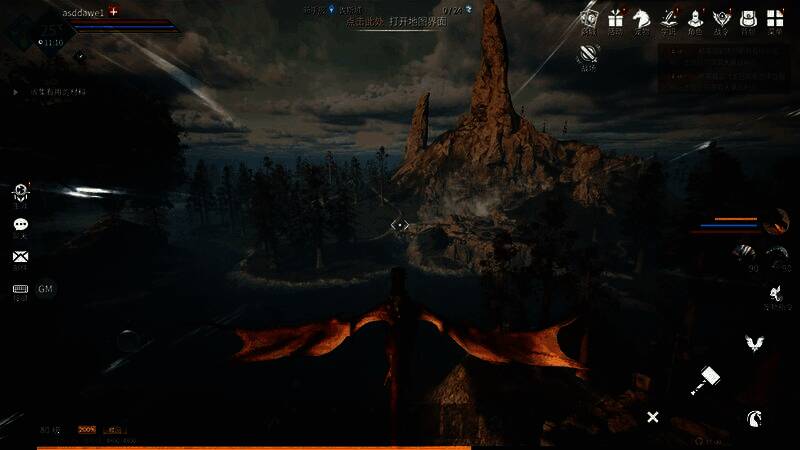Click the keyboard icon
800x450 pixels.
coord(20,289)
